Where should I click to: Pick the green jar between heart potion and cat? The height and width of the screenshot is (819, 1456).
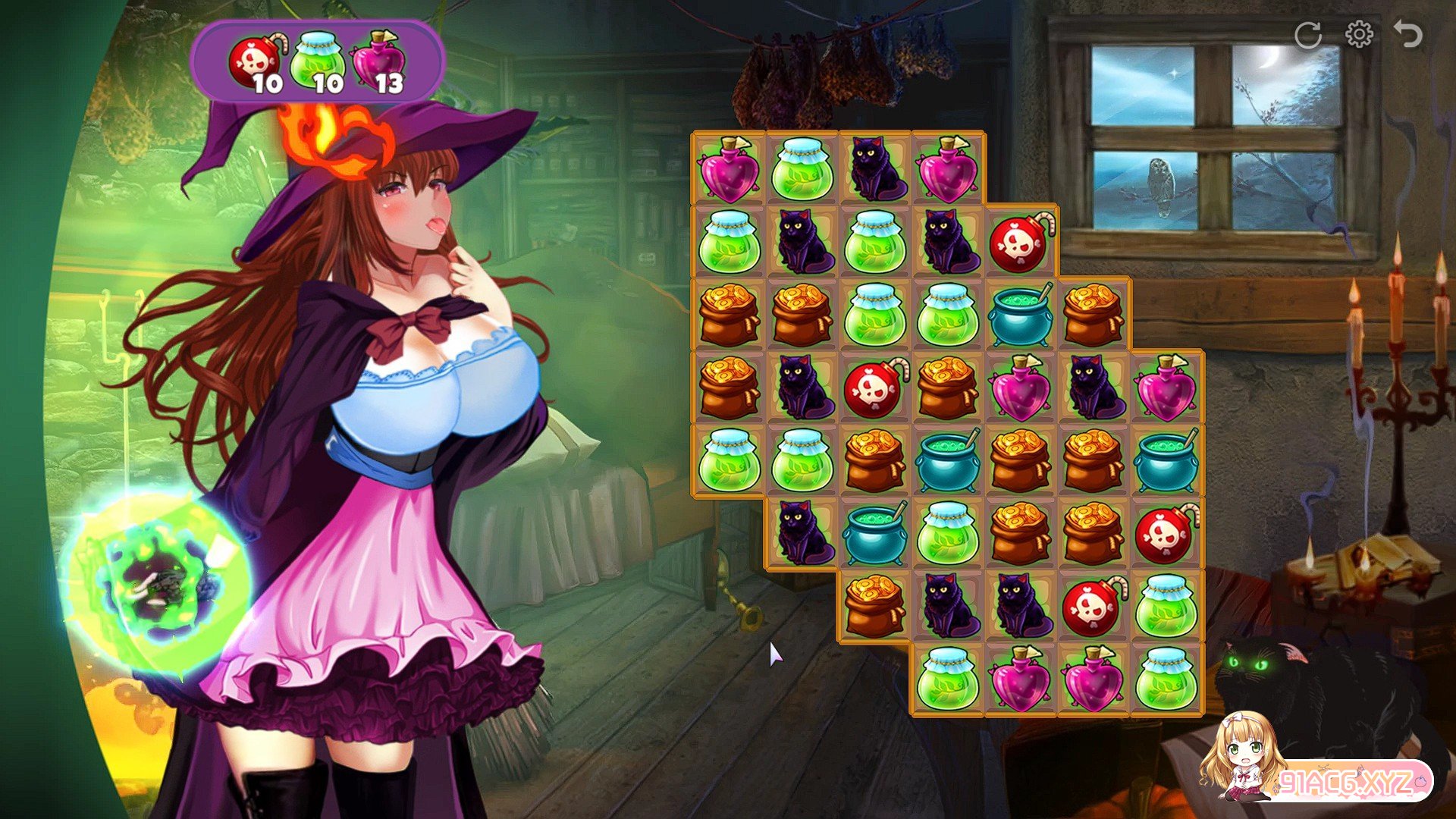802,169
